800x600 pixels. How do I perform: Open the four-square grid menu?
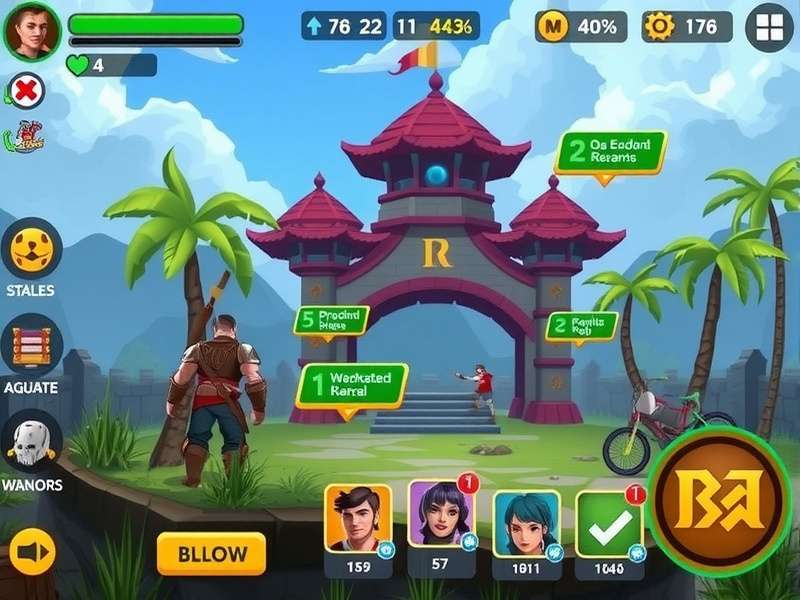click(769, 27)
